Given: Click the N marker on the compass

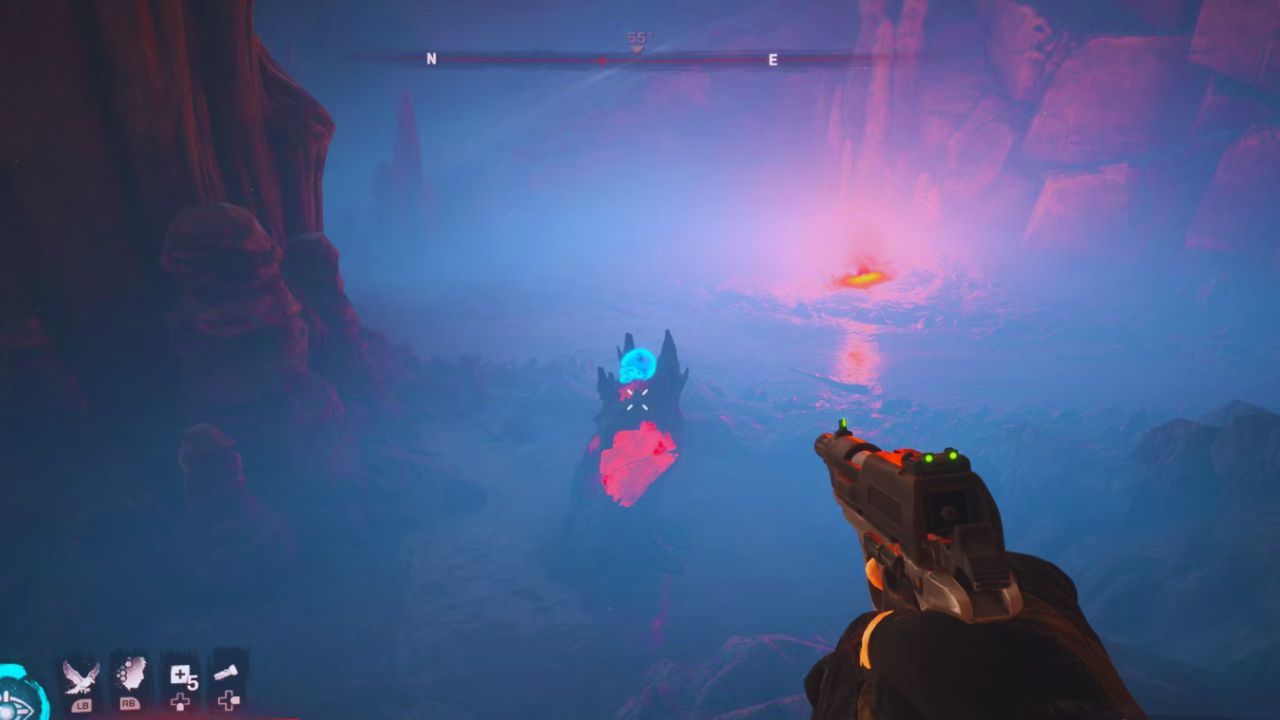Looking at the screenshot, I should click(431, 59).
